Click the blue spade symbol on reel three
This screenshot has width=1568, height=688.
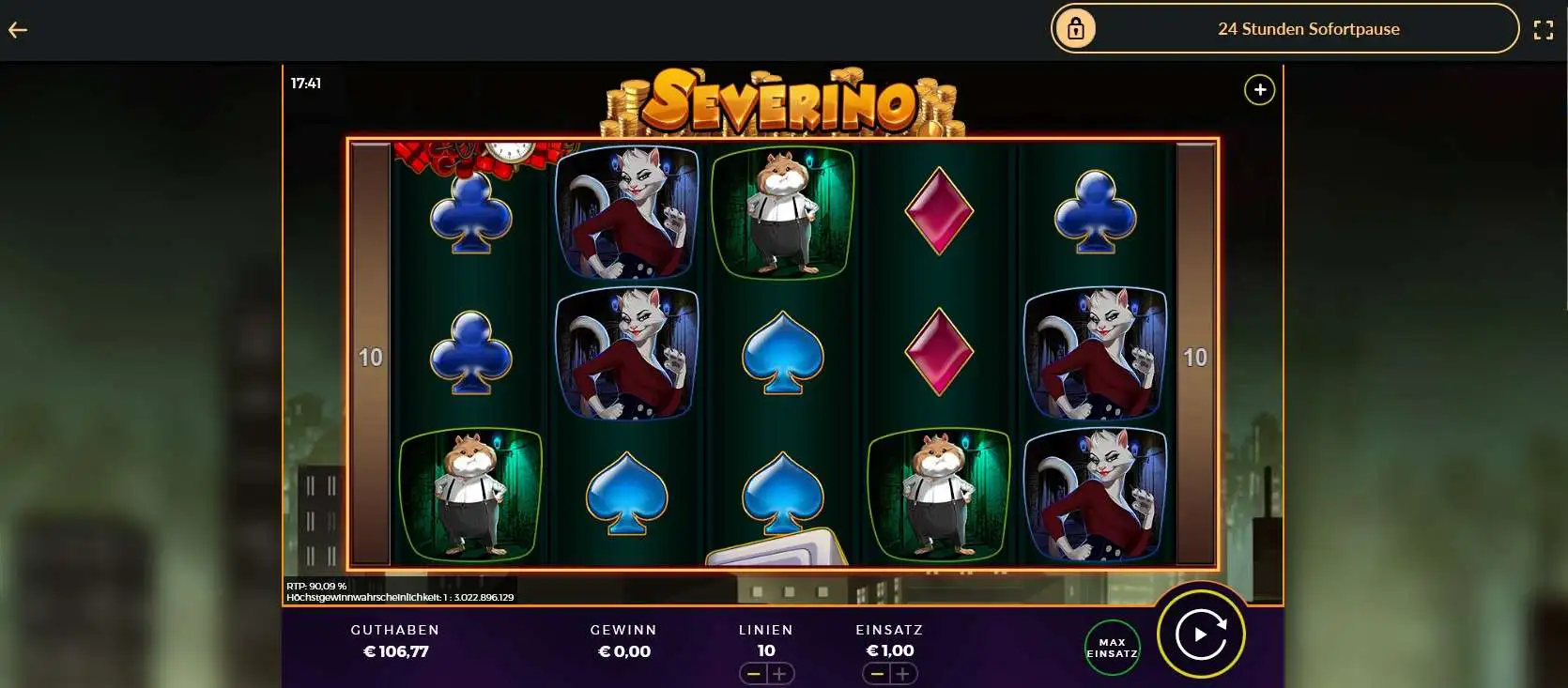click(782, 355)
